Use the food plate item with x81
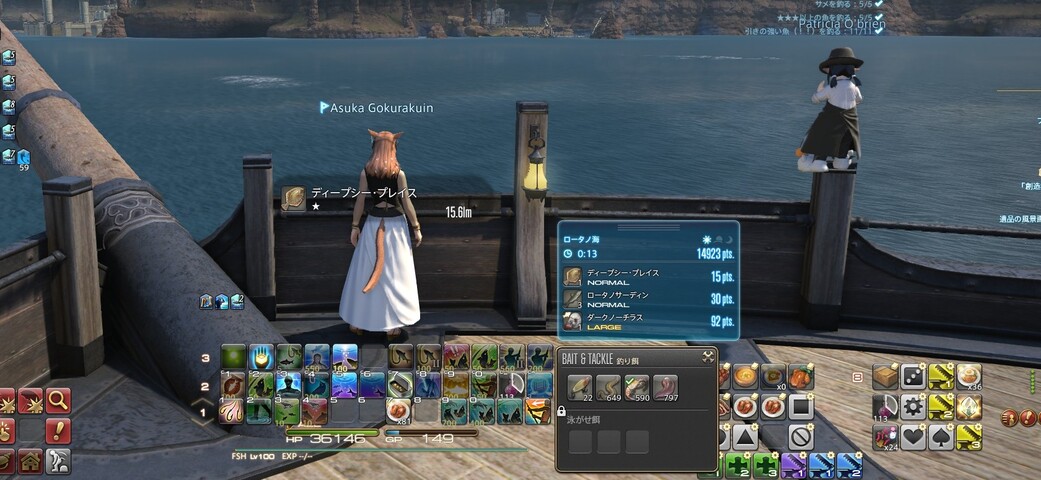Viewport: 1041px width, 480px height. pyautogui.click(x=399, y=410)
